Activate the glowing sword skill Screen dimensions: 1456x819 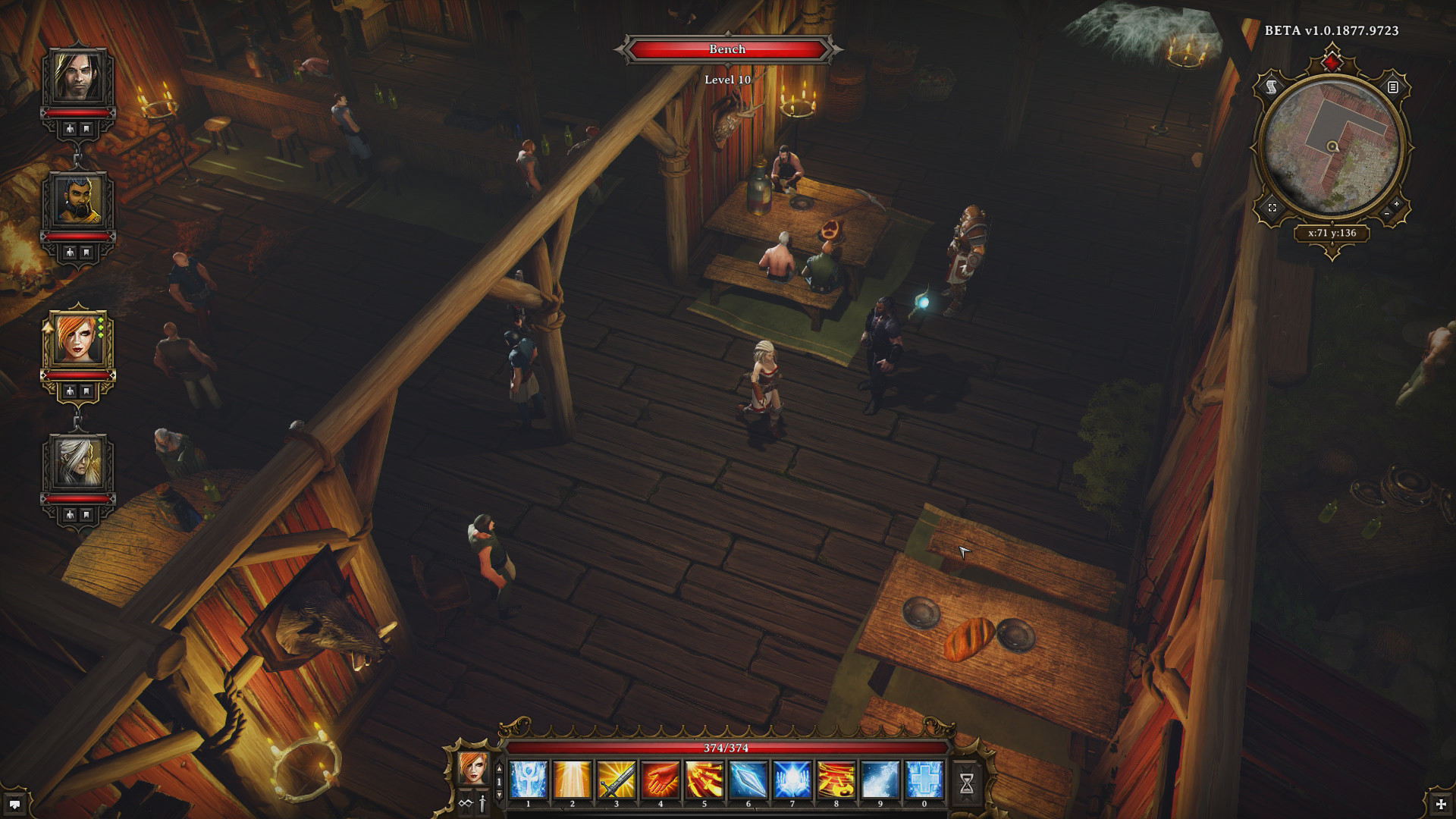click(617, 780)
